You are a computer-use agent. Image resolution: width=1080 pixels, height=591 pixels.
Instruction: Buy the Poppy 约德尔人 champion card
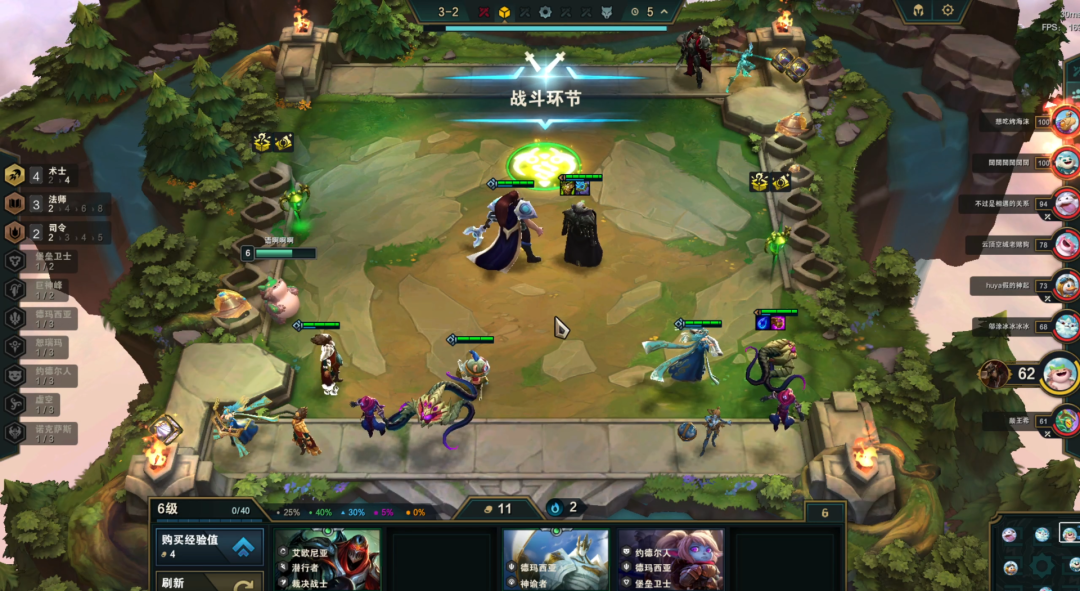coord(670,560)
